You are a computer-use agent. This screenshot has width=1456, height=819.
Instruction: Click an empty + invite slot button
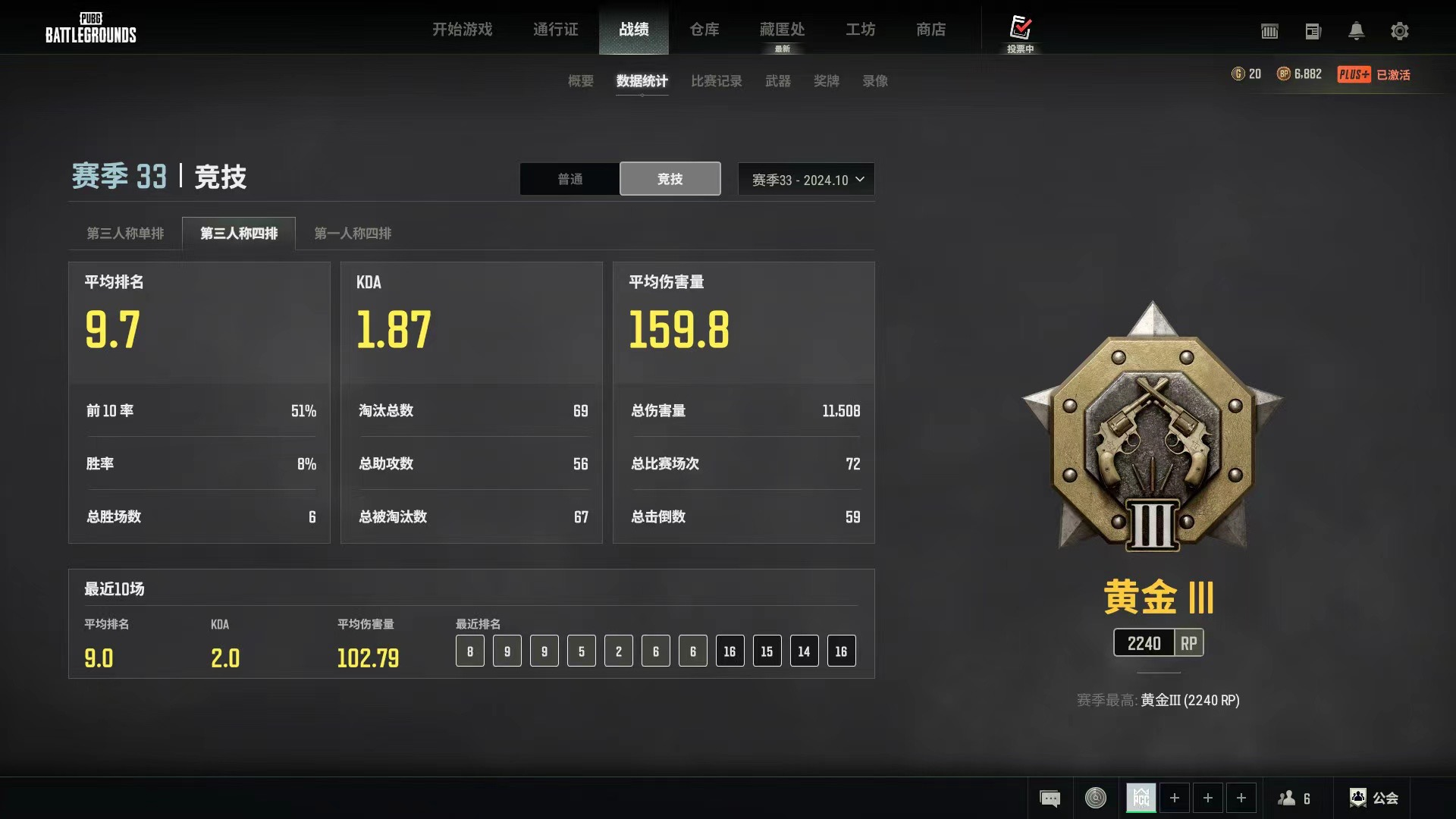[x=1175, y=798]
